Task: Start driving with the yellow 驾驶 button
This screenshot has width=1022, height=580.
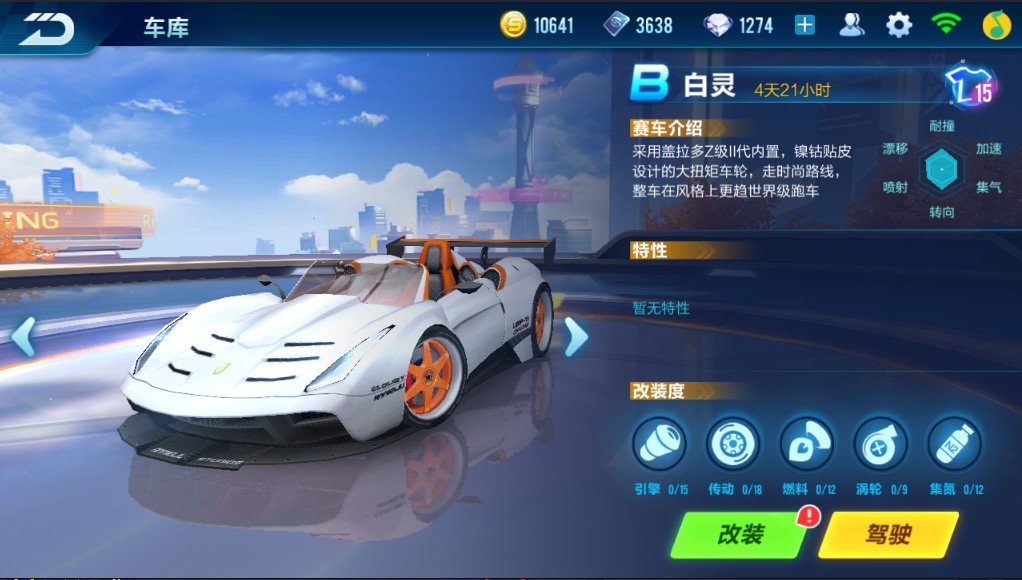Action: pos(887,535)
